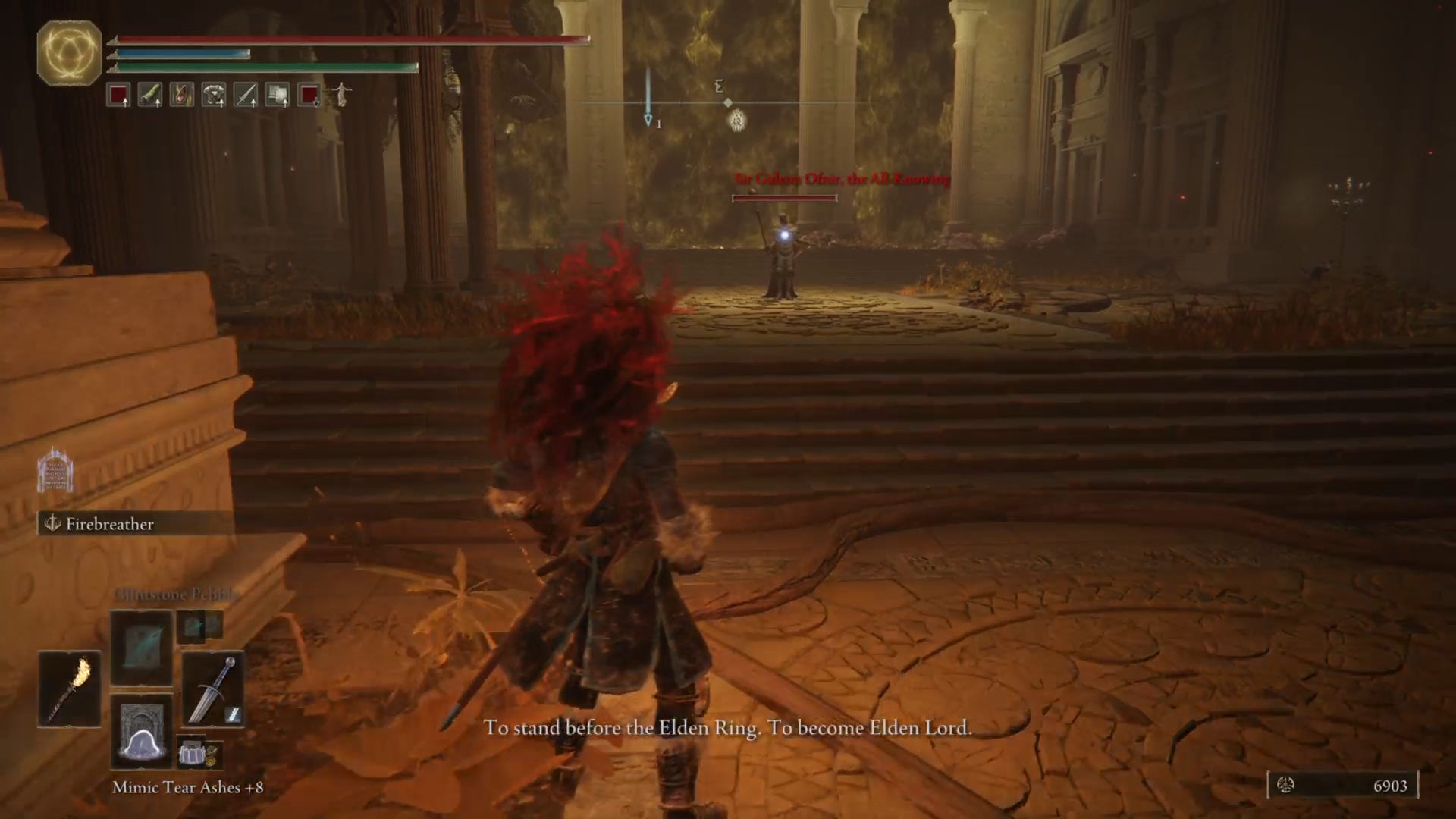Select the Elden Ring emblem in the top-left corner
Image resolution: width=1456 pixels, height=819 pixels.
pyautogui.click(x=68, y=52)
